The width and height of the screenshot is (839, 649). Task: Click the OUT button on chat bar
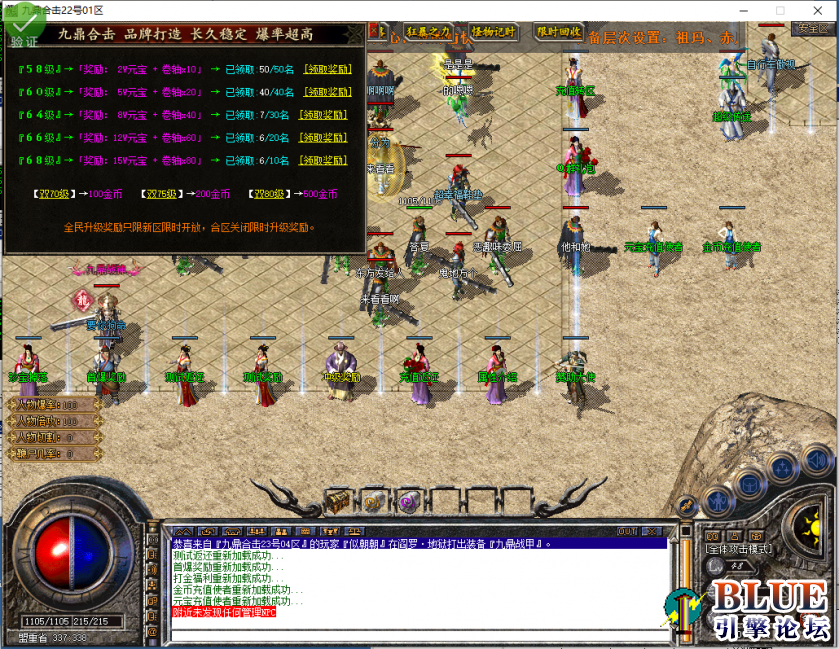(628, 530)
